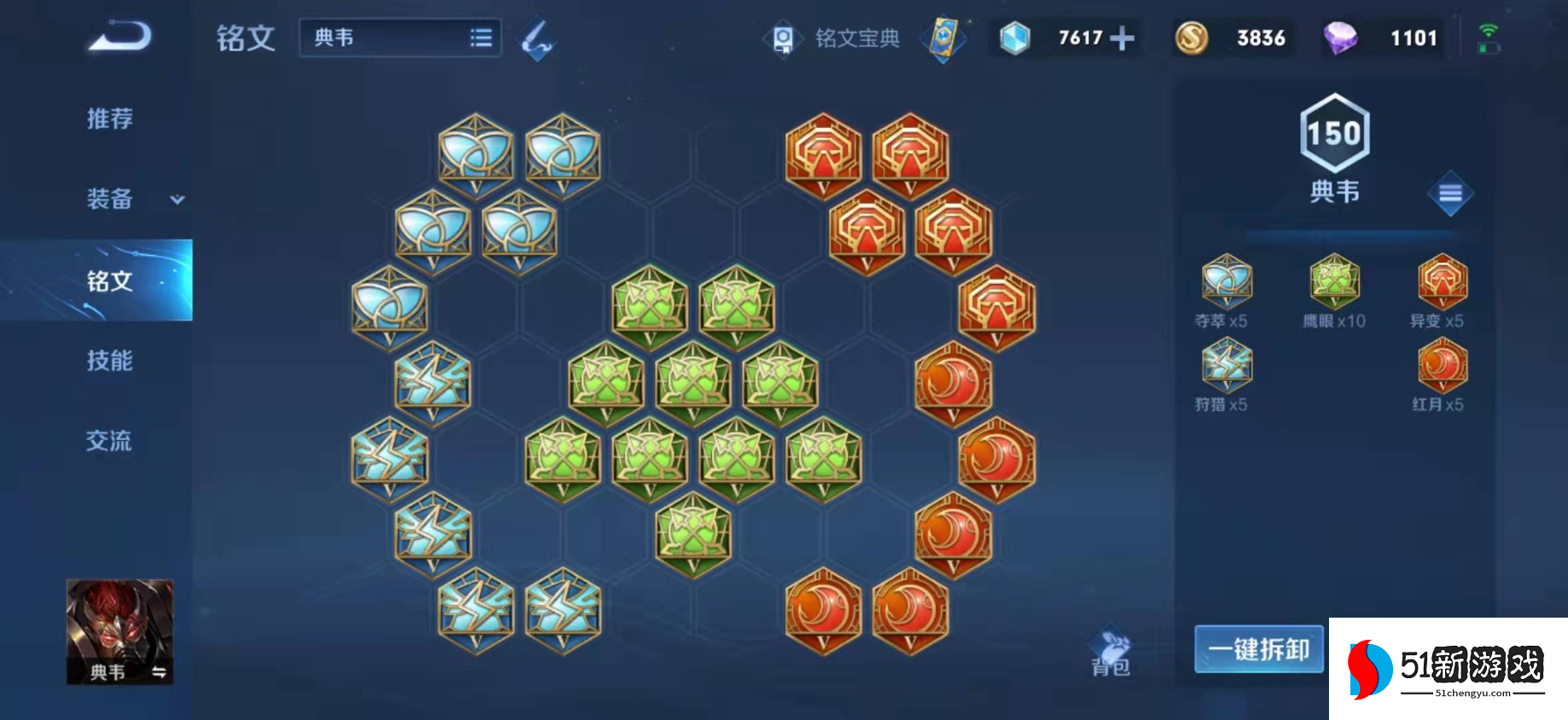1568x720 pixels.
Task: Open the 典韦 hero selection dropdown
Action: 398,38
